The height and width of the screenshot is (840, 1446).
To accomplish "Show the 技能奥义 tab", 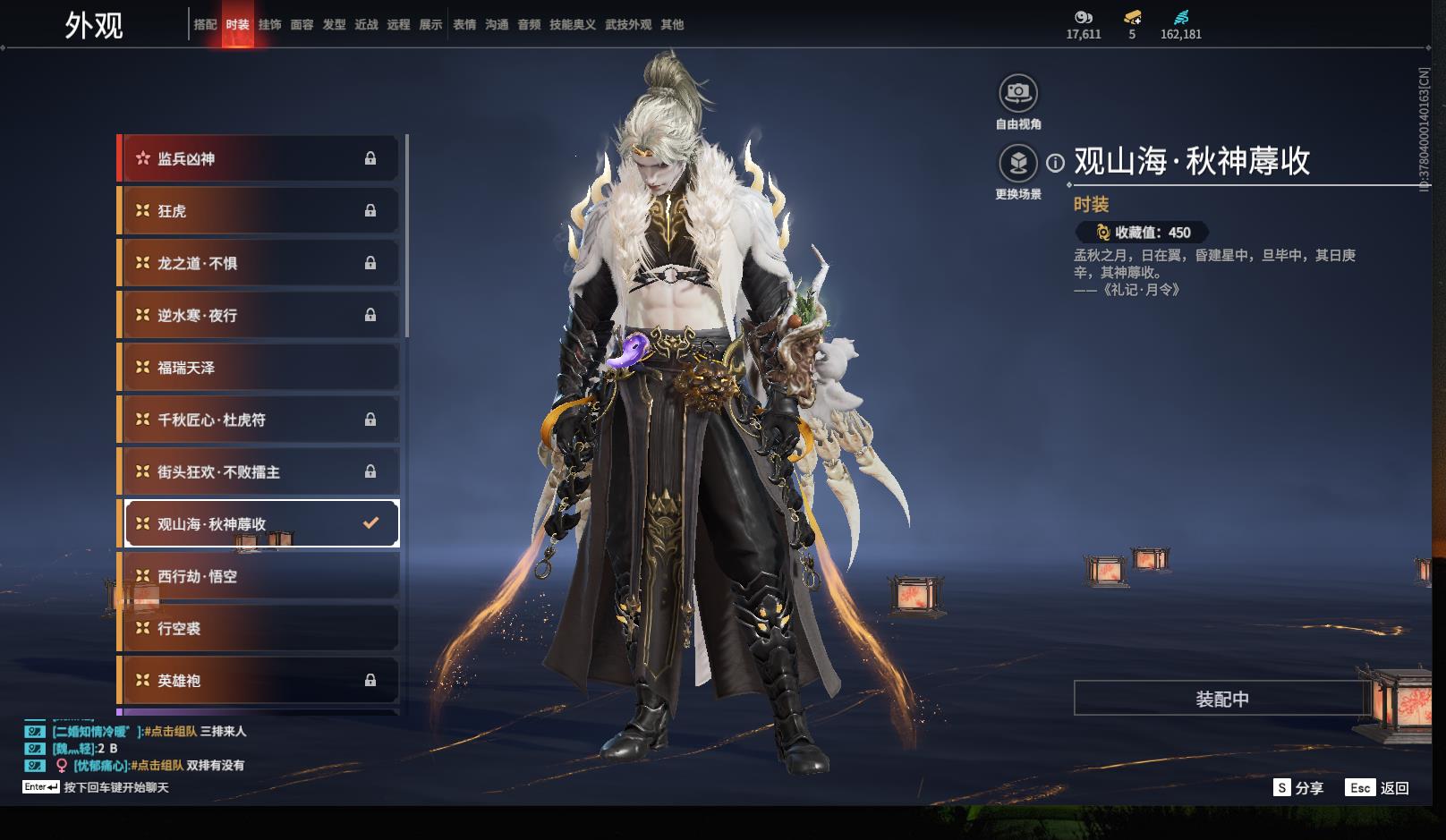I will (572, 25).
